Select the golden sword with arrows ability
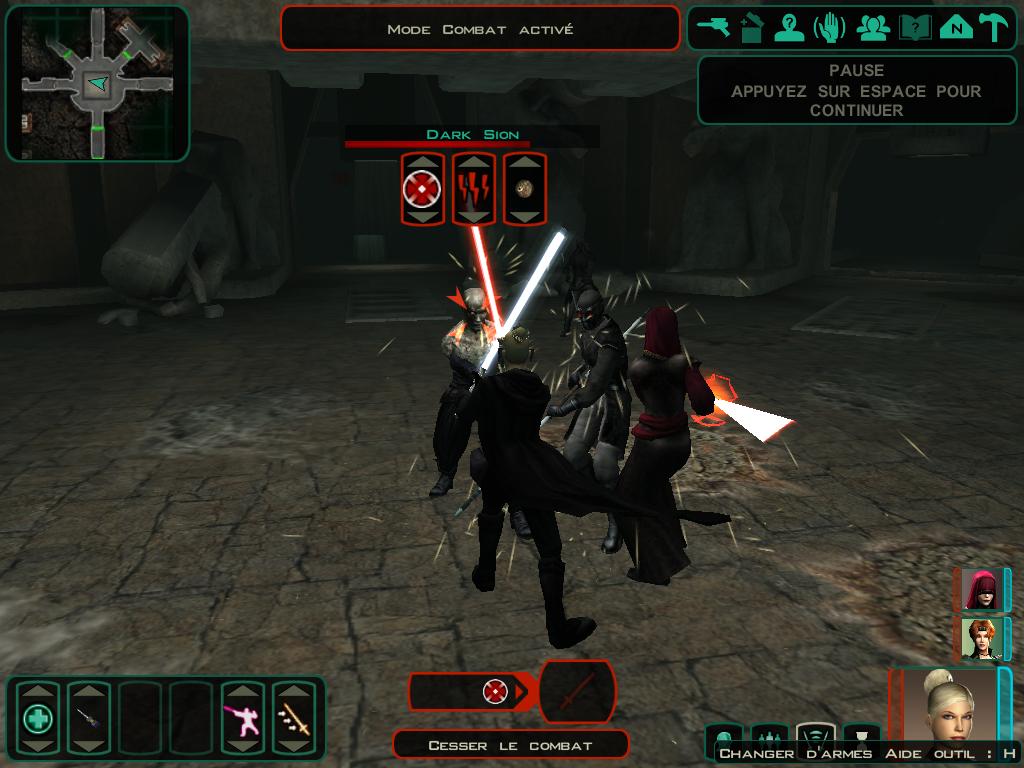1024x768 pixels. tap(294, 718)
